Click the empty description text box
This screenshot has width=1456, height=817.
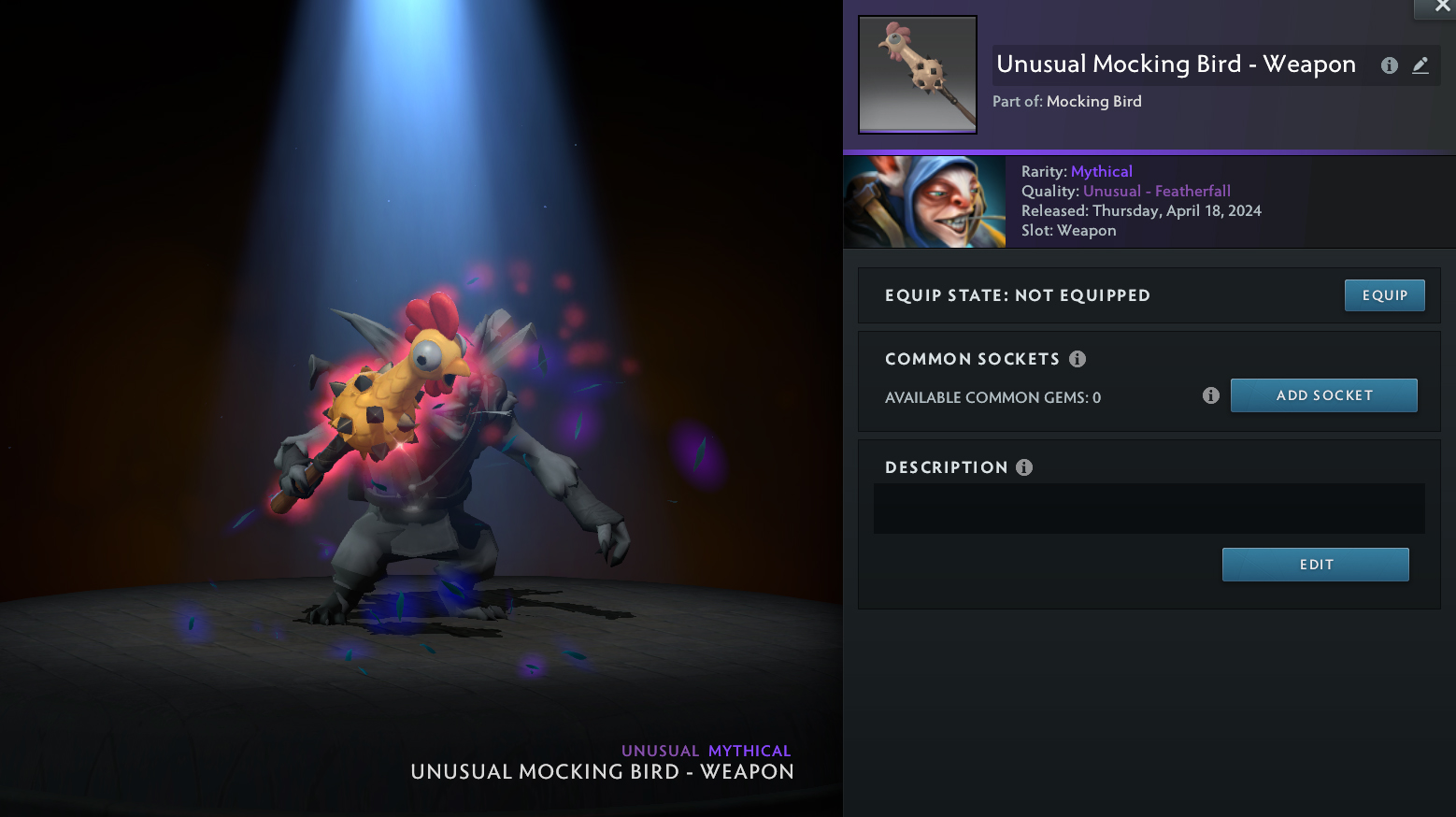pyautogui.click(x=1149, y=509)
